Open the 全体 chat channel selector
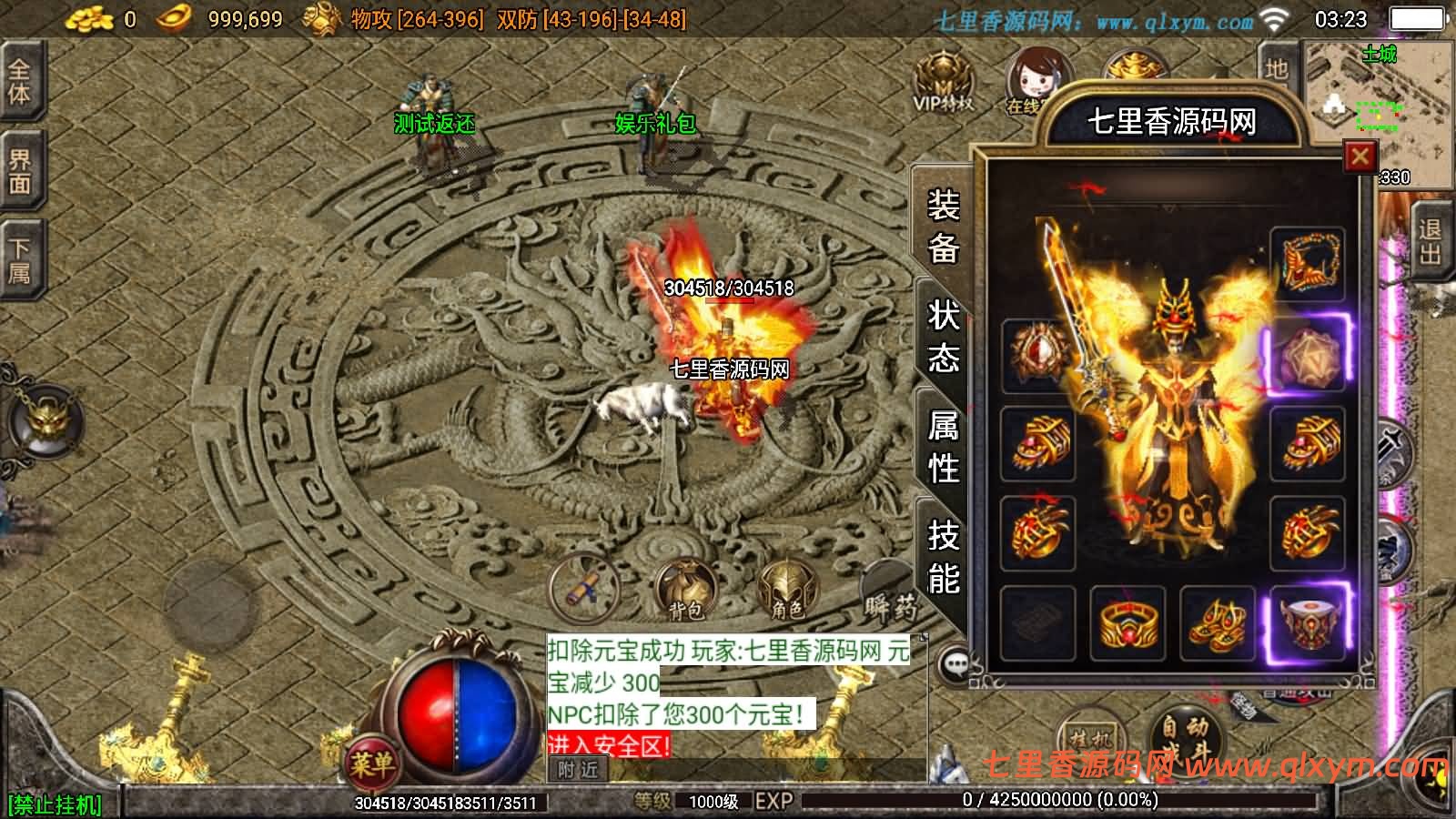 point(20,82)
